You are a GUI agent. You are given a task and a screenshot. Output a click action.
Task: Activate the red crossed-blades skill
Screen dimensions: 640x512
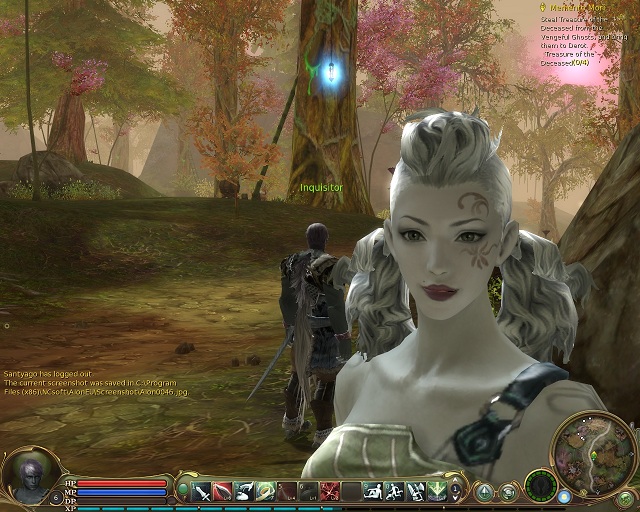[x=330, y=491]
